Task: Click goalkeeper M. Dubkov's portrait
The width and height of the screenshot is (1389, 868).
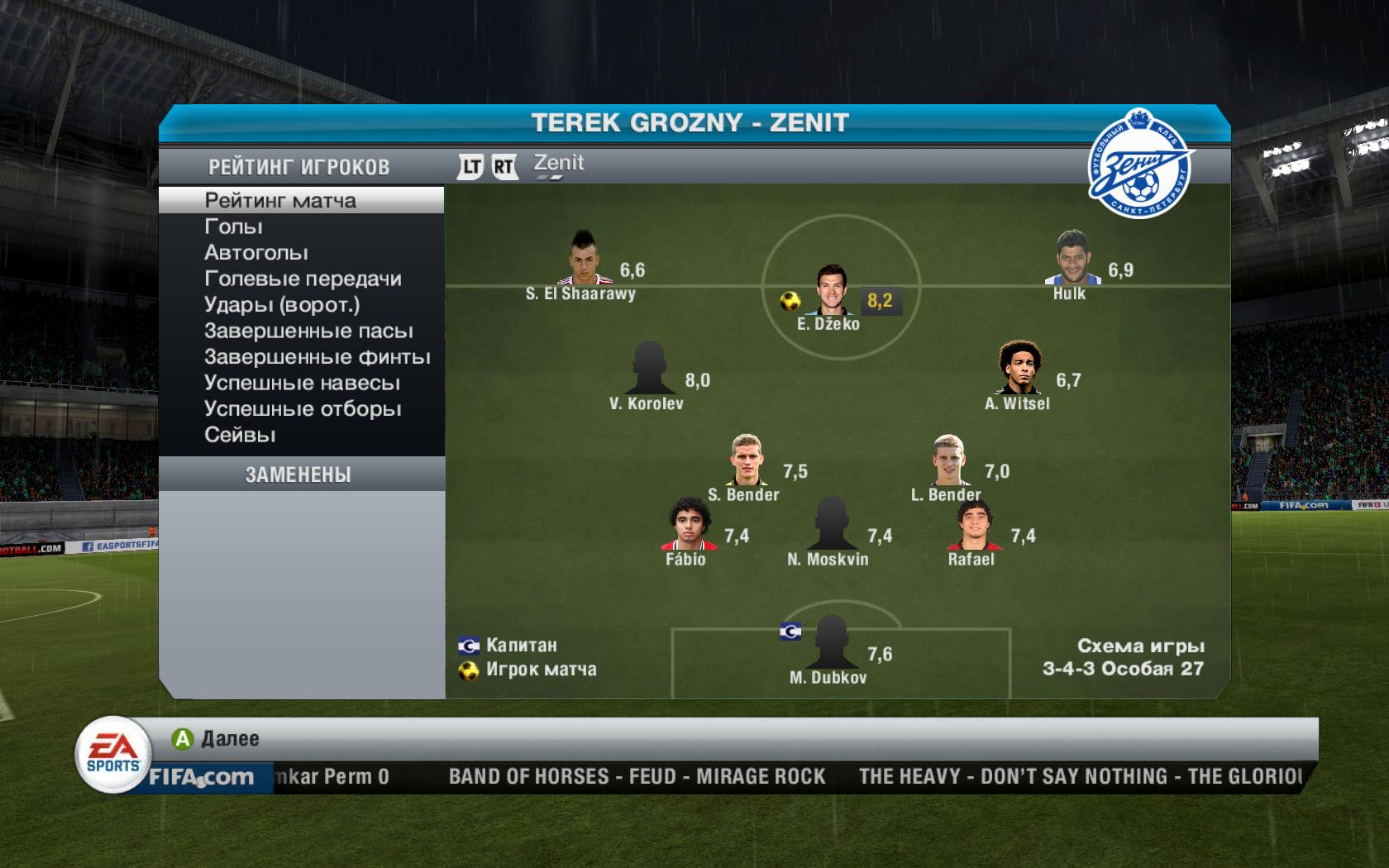Action: (829, 642)
